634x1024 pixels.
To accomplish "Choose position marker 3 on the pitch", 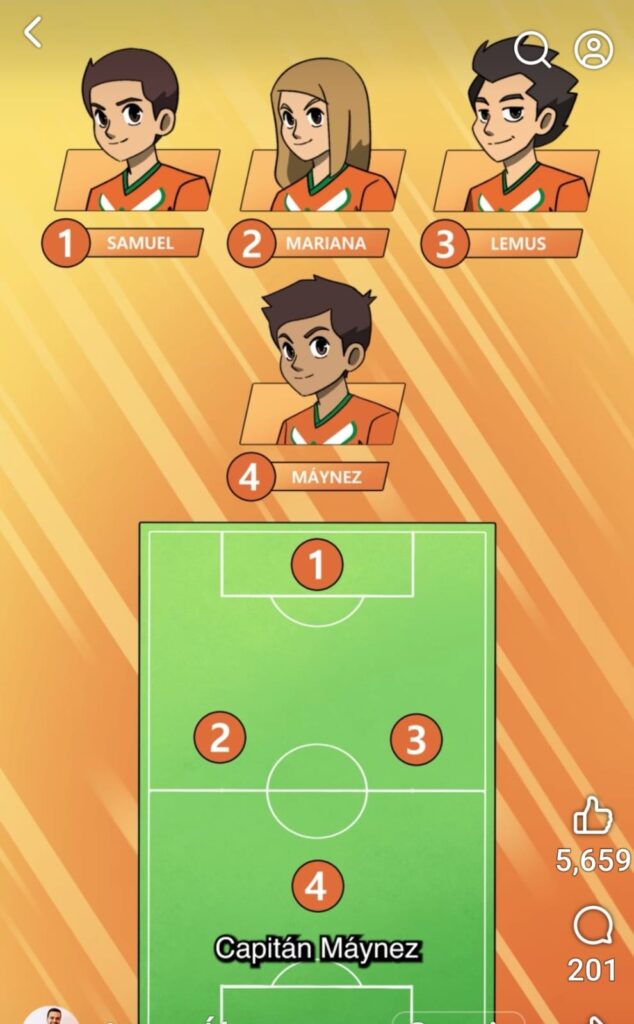I will 416,740.
